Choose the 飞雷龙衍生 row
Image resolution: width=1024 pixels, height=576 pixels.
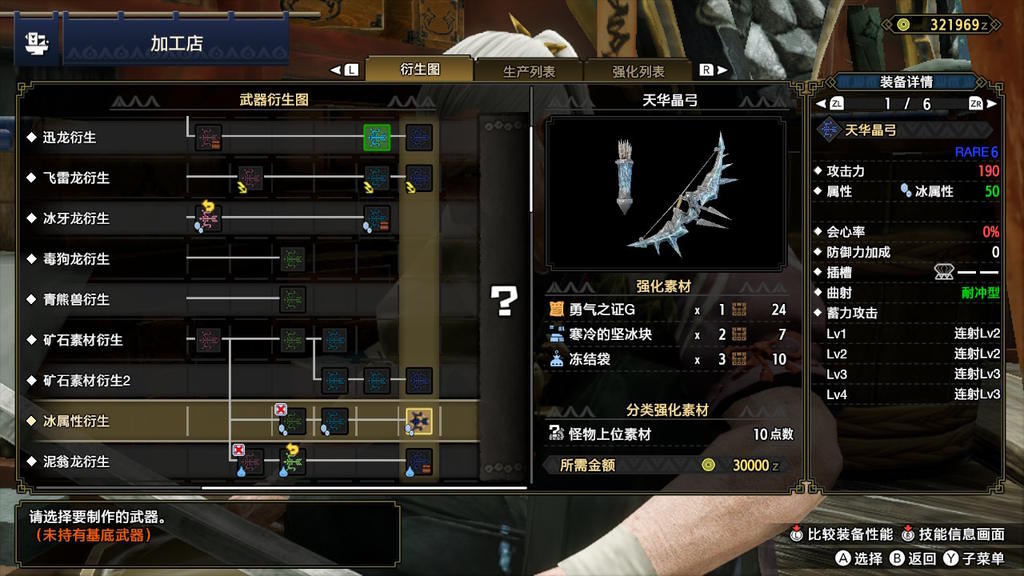[76, 178]
